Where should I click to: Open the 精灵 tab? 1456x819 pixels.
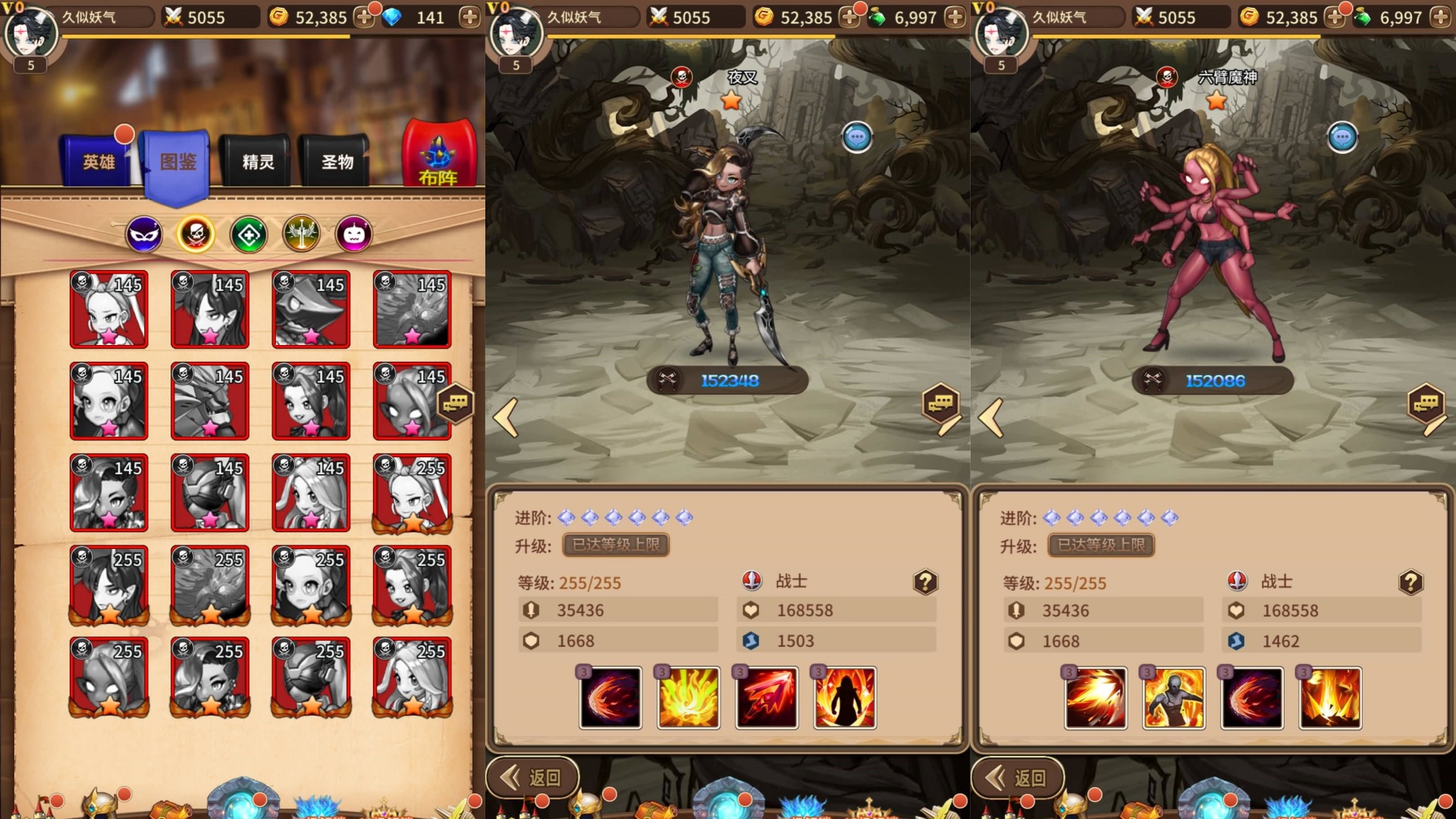[x=258, y=162]
